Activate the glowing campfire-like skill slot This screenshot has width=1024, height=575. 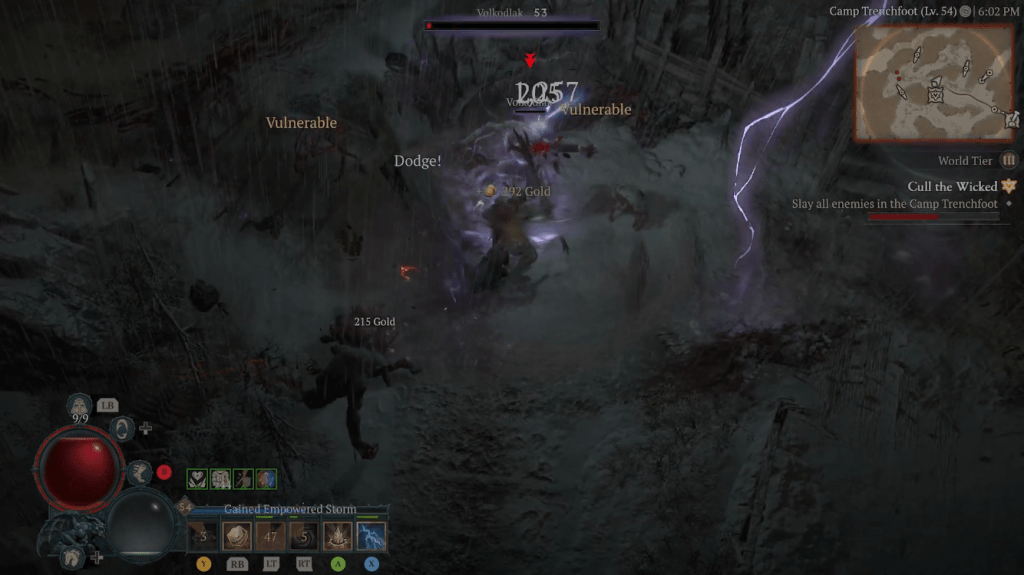pyautogui.click(x=338, y=537)
